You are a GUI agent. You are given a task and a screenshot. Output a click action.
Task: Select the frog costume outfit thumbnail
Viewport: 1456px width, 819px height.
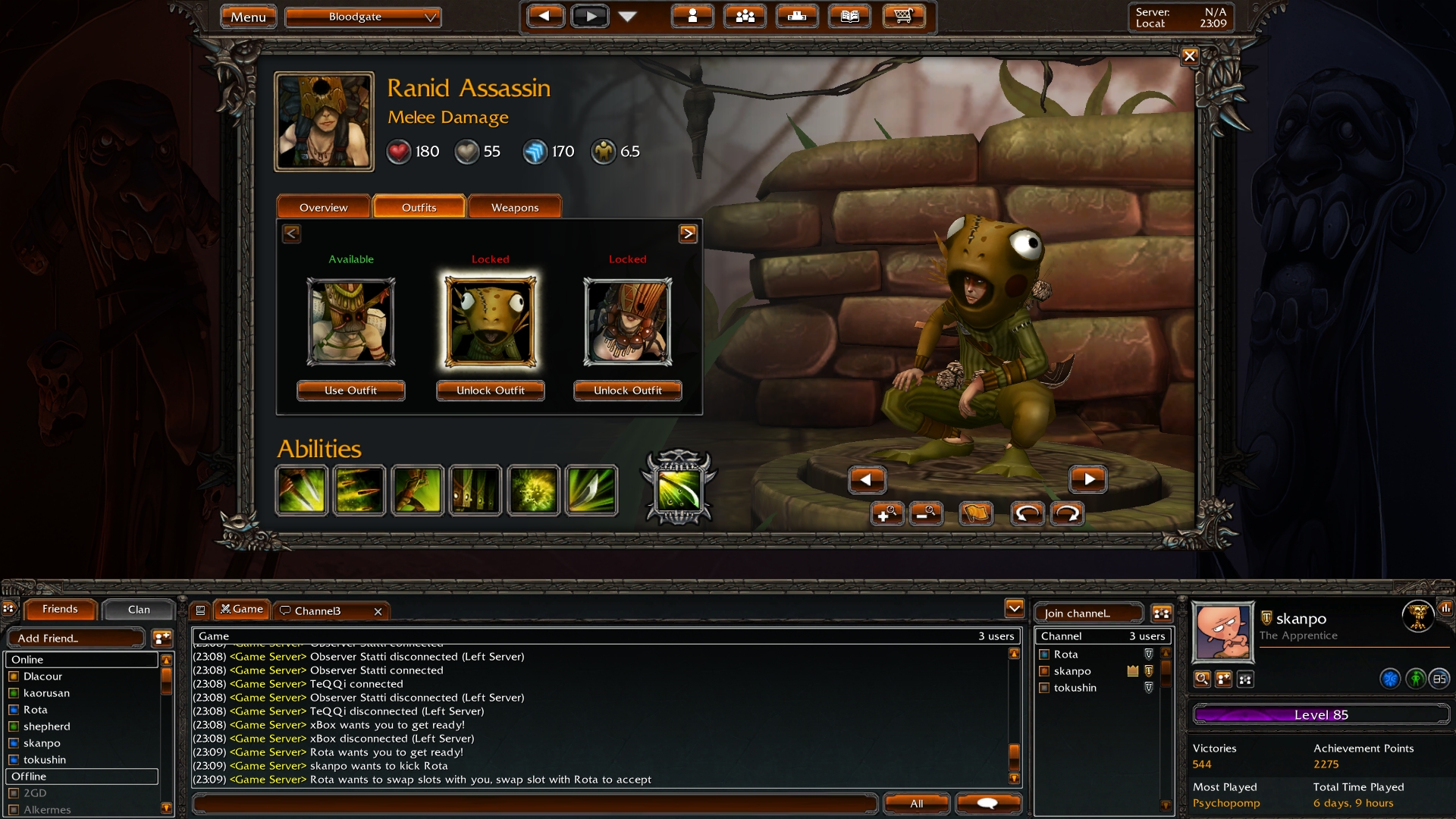(x=491, y=322)
